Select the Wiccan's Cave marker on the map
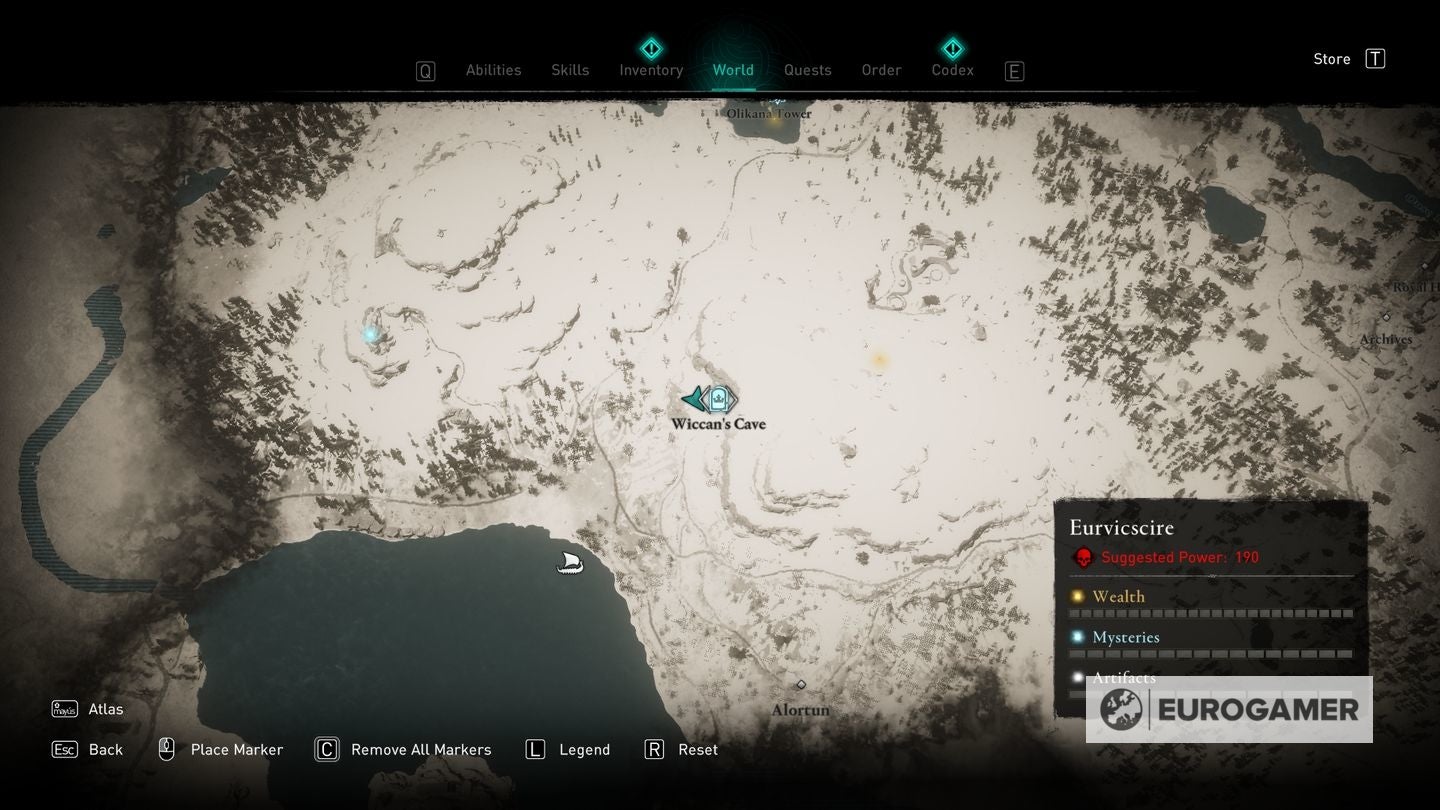The width and height of the screenshot is (1440, 810). [719, 399]
